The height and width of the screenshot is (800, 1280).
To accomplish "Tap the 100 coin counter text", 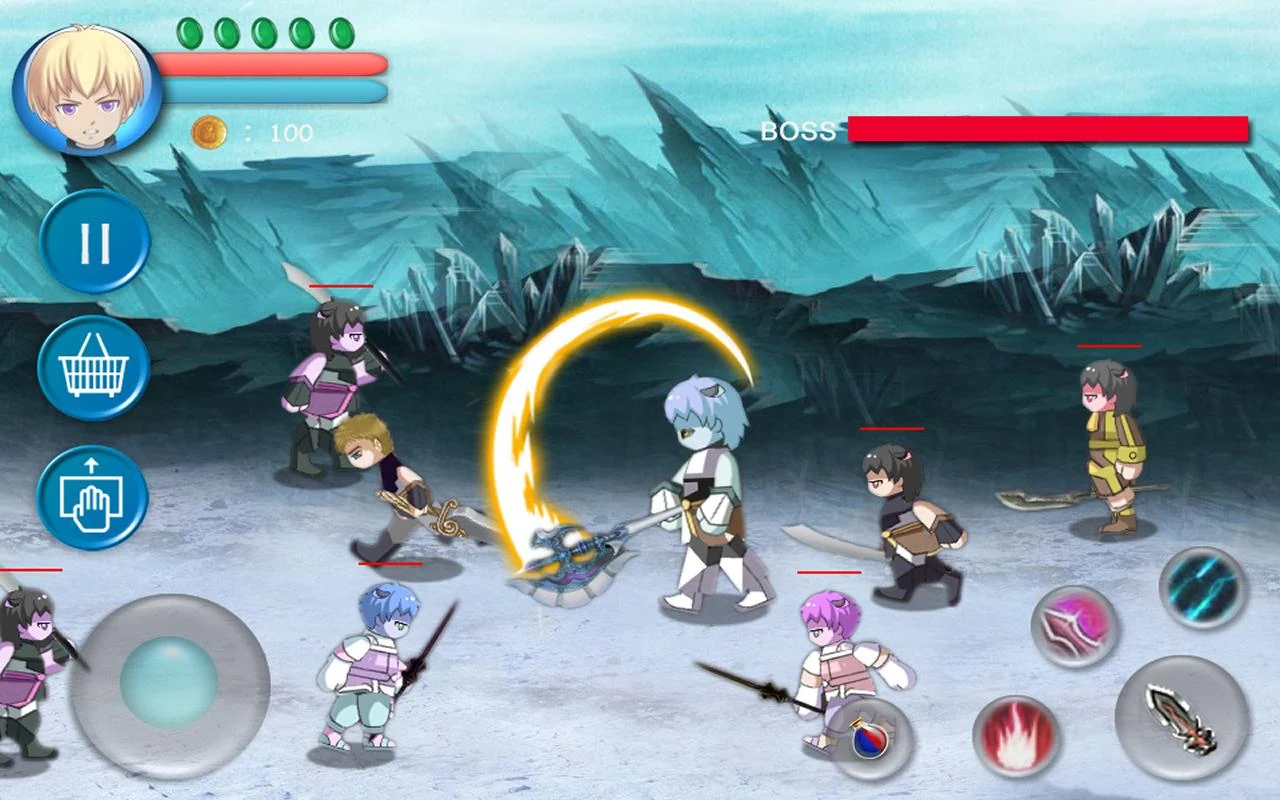I will 288,133.
